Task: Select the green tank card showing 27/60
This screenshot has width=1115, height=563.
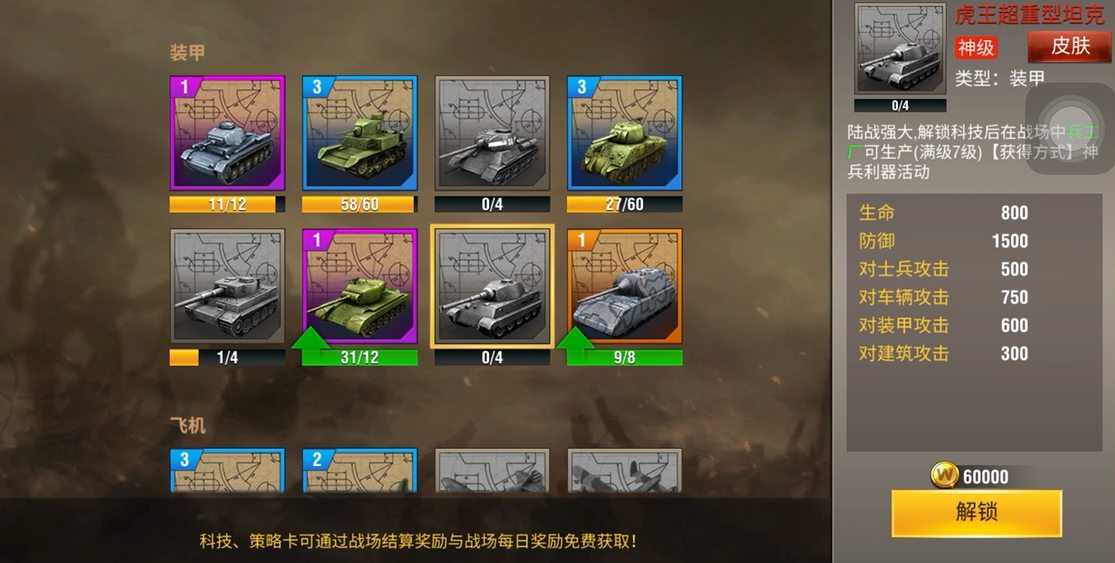Action: (x=624, y=133)
